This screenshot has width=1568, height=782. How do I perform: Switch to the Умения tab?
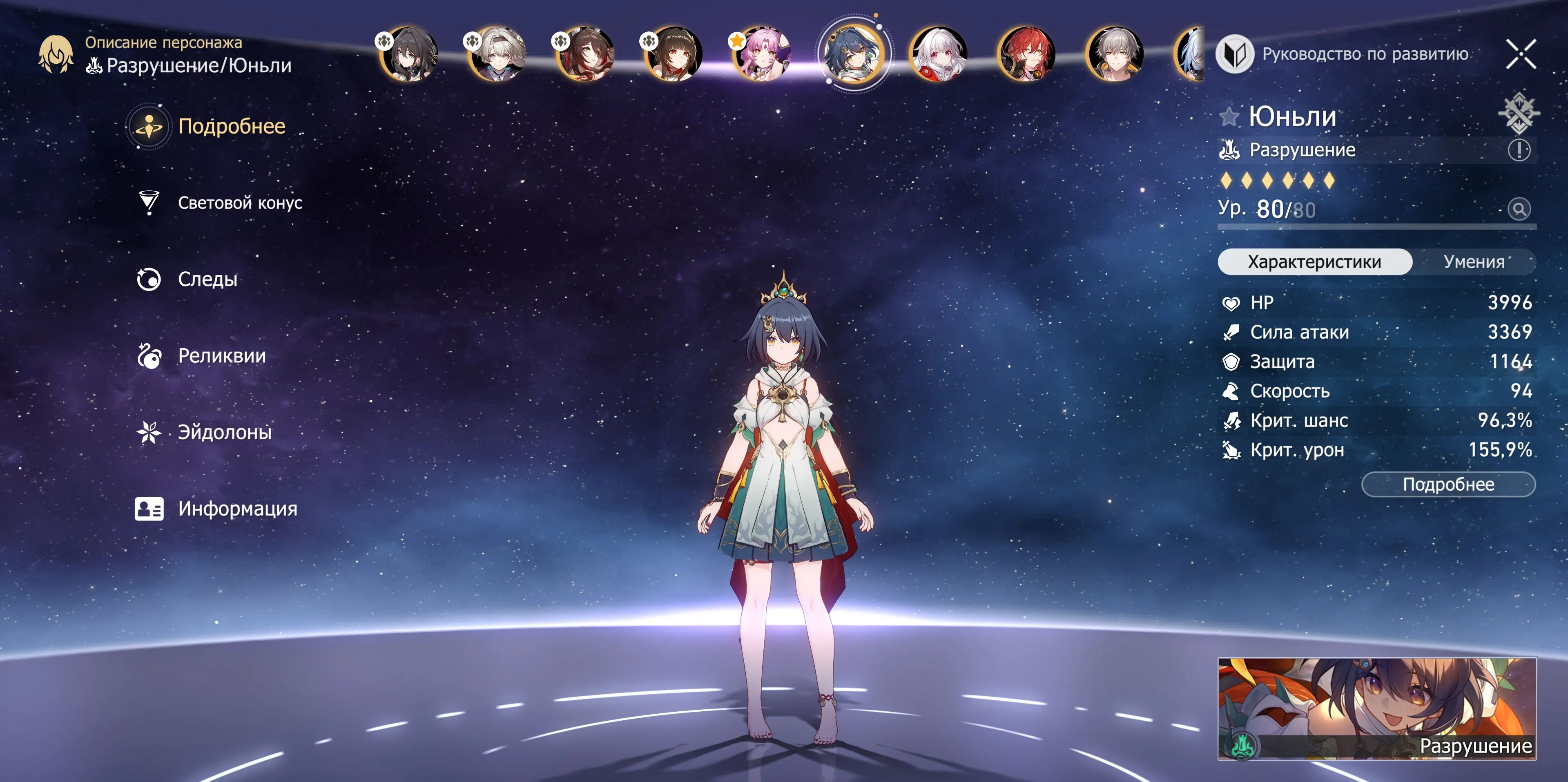(1473, 262)
